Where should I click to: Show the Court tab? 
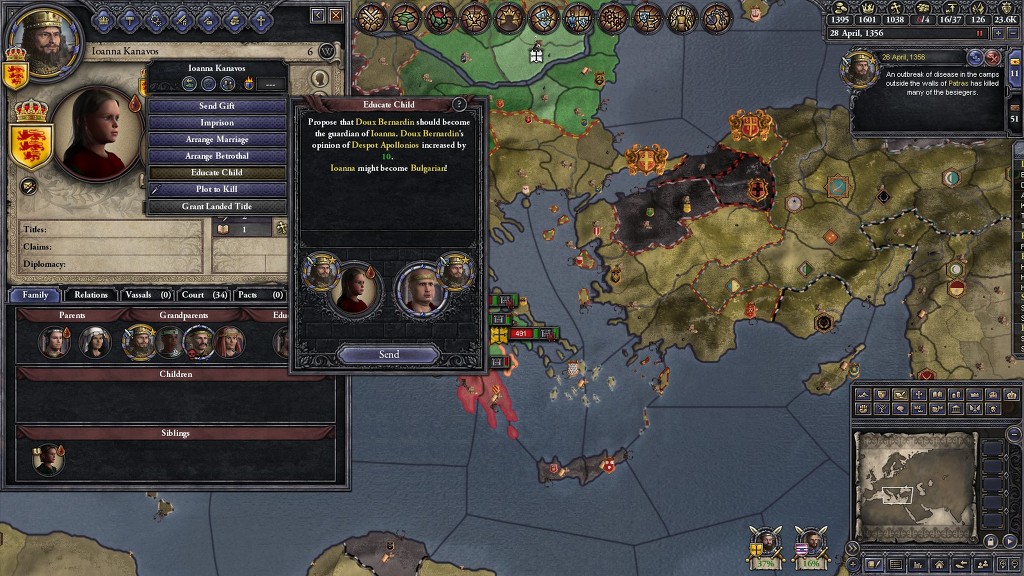[x=206, y=295]
